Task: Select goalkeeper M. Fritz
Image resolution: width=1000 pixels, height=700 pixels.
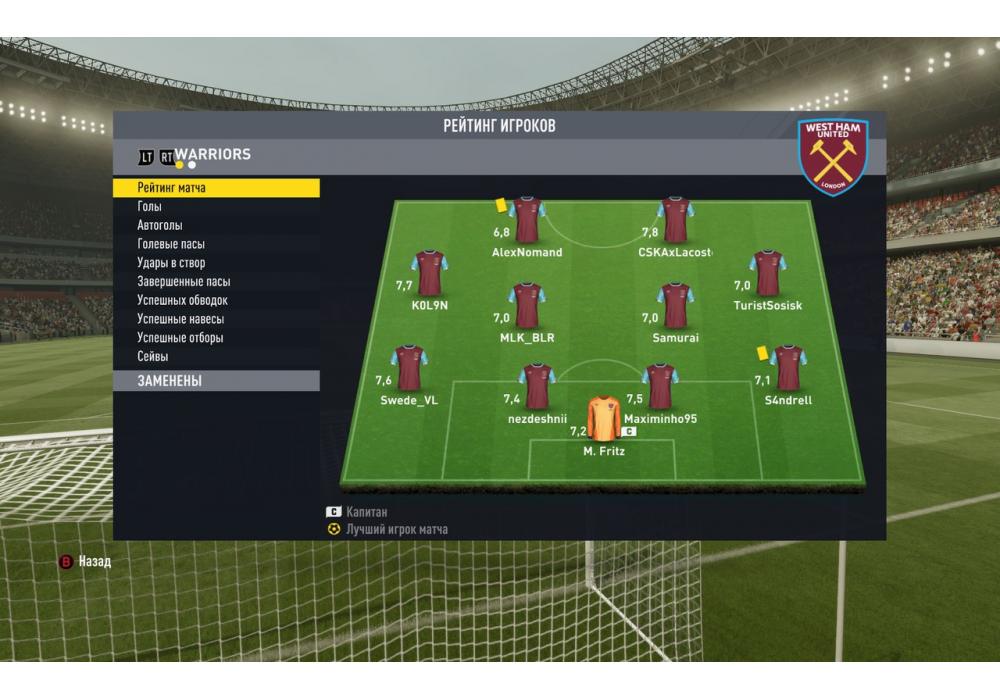Action: [x=603, y=420]
